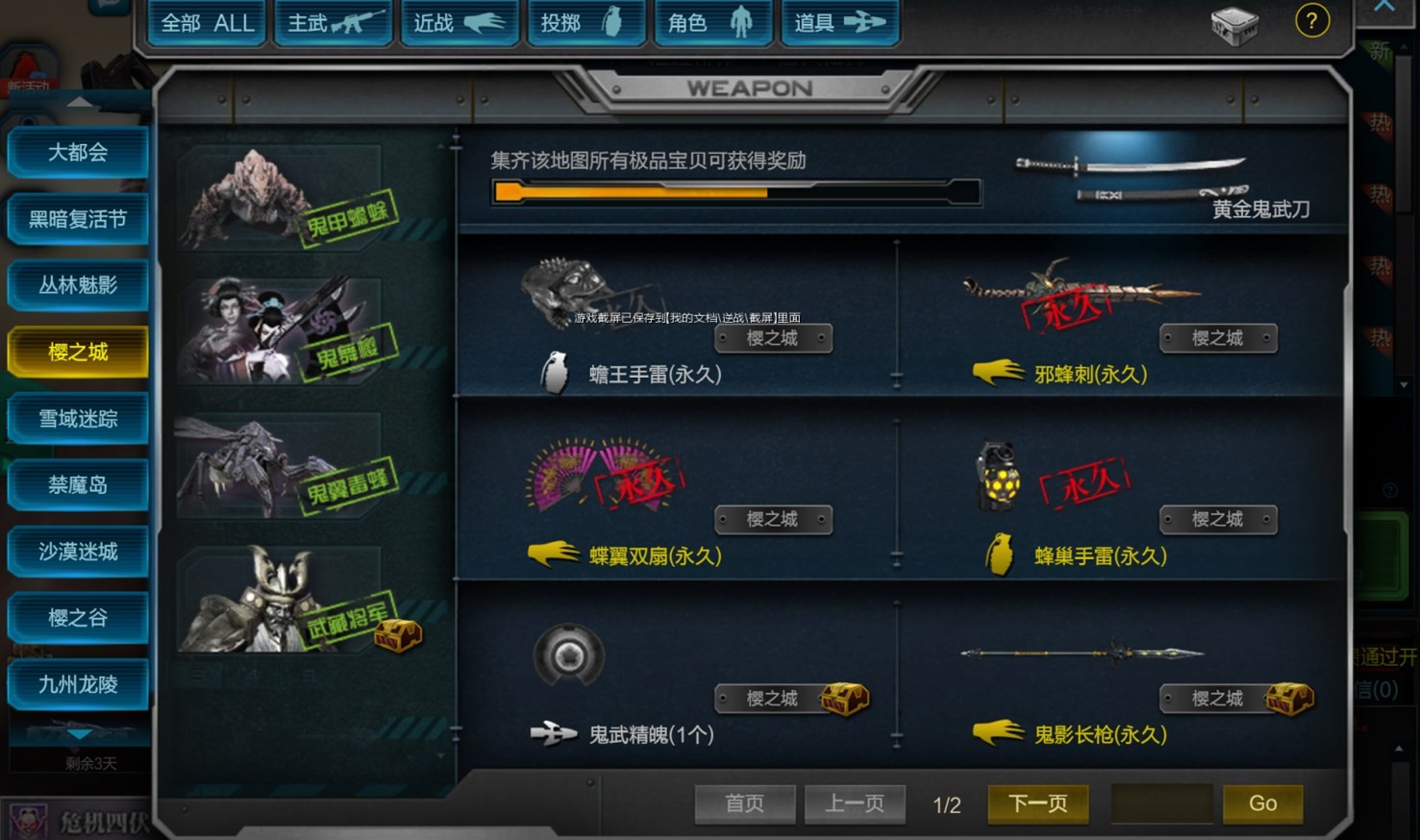The height and width of the screenshot is (840, 1420).
Task: Switch to the 全部 ALL category tab
Action: (207, 23)
